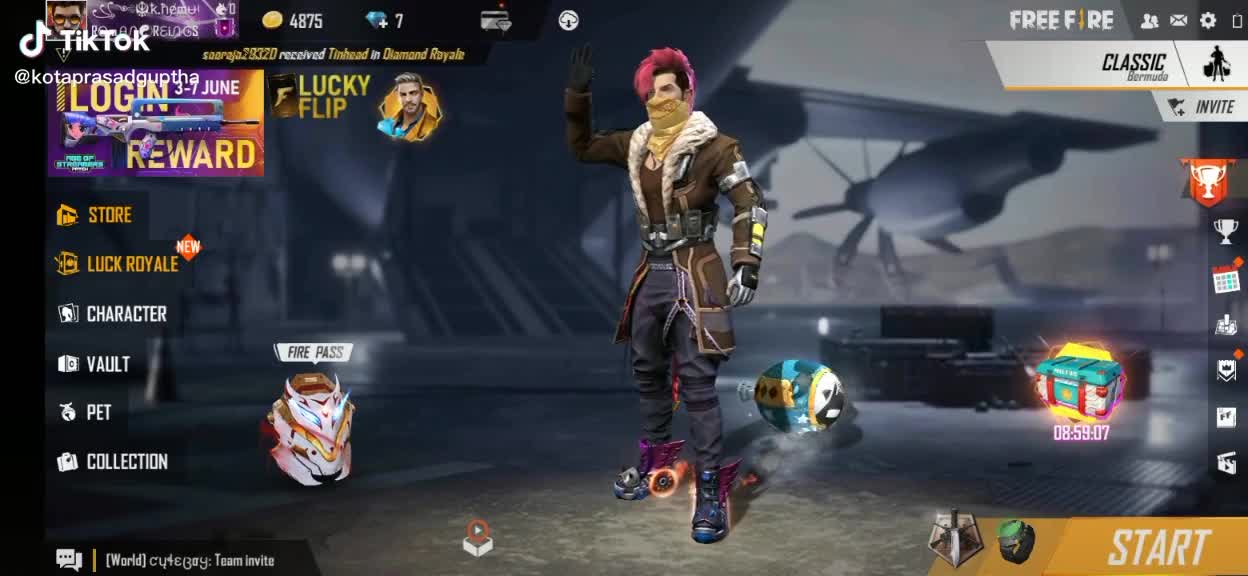
Task: Tap the START match button
Action: pos(1158,547)
